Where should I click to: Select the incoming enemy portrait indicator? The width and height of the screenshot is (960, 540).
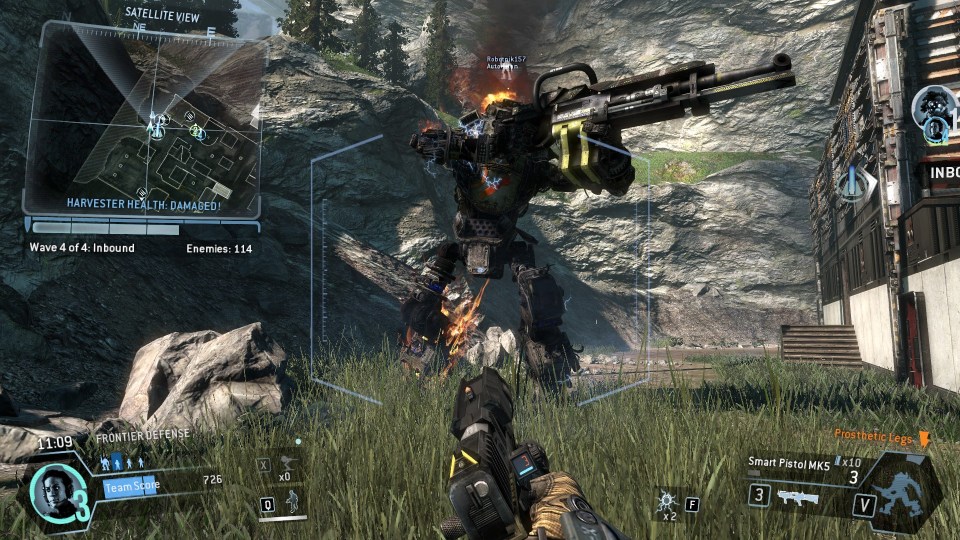pyautogui.click(x=935, y=105)
